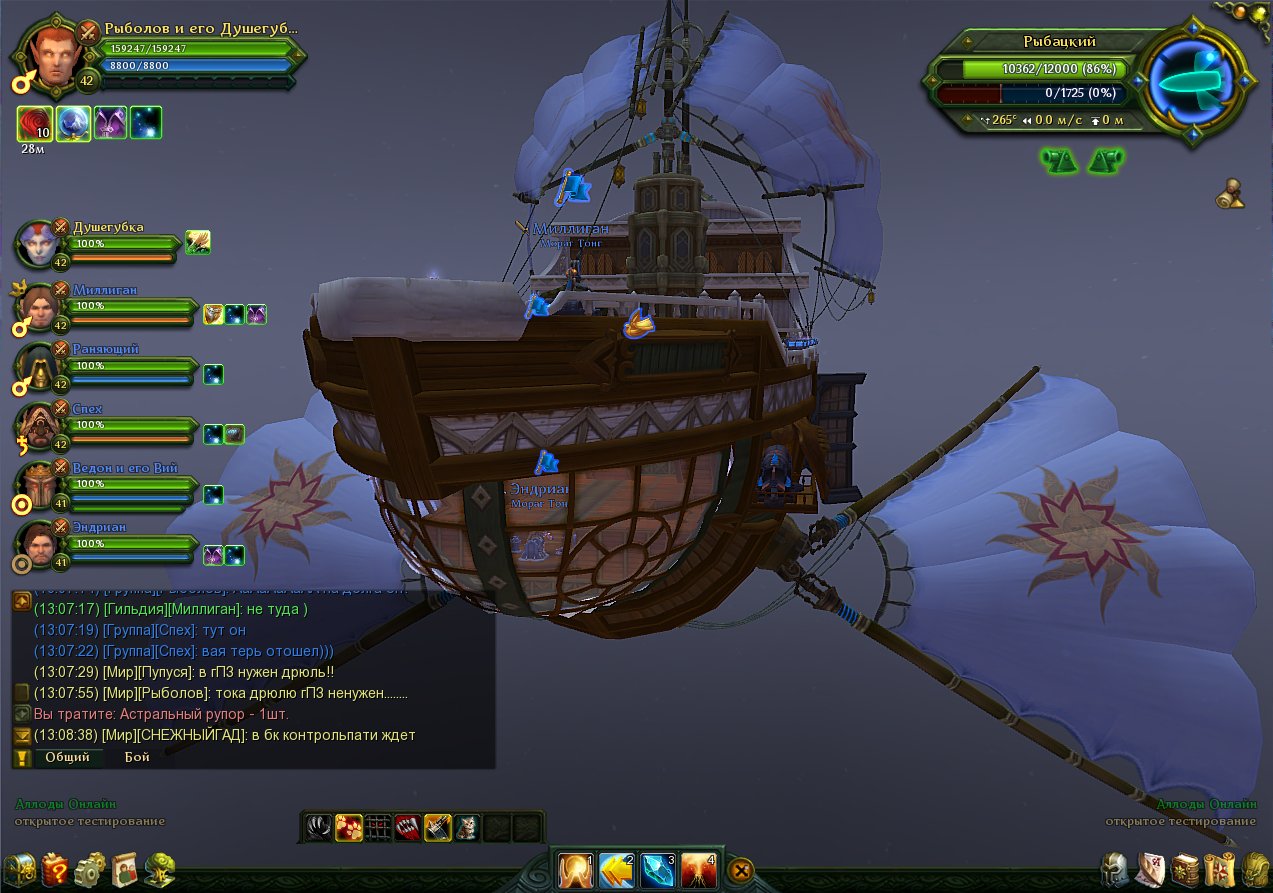Screen dimensions: 1273x893
Task: Activate the cat icon on the pet bar
Action: click(x=467, y=827)
